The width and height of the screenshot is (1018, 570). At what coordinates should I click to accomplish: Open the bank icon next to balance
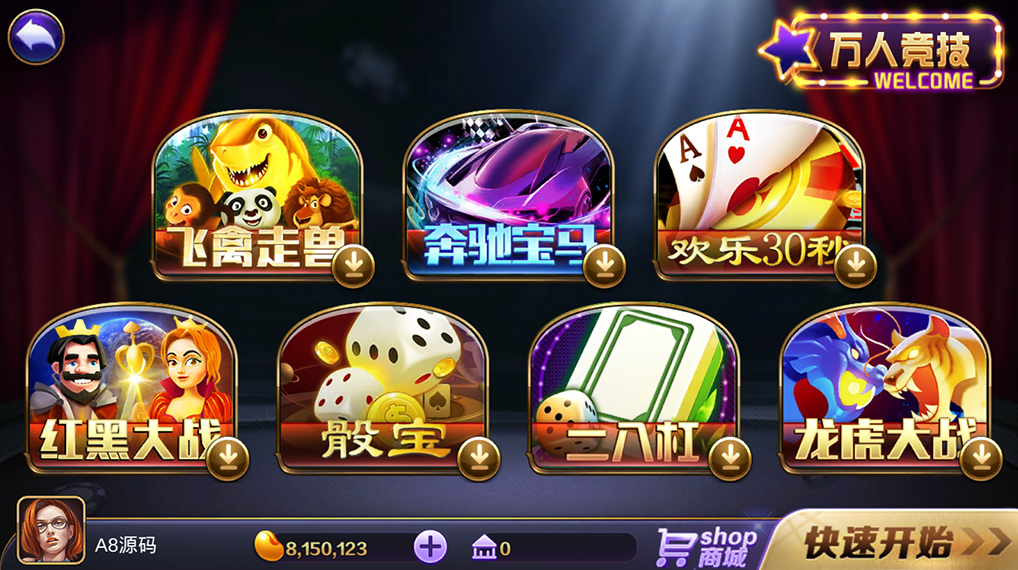tap(484, 548)
